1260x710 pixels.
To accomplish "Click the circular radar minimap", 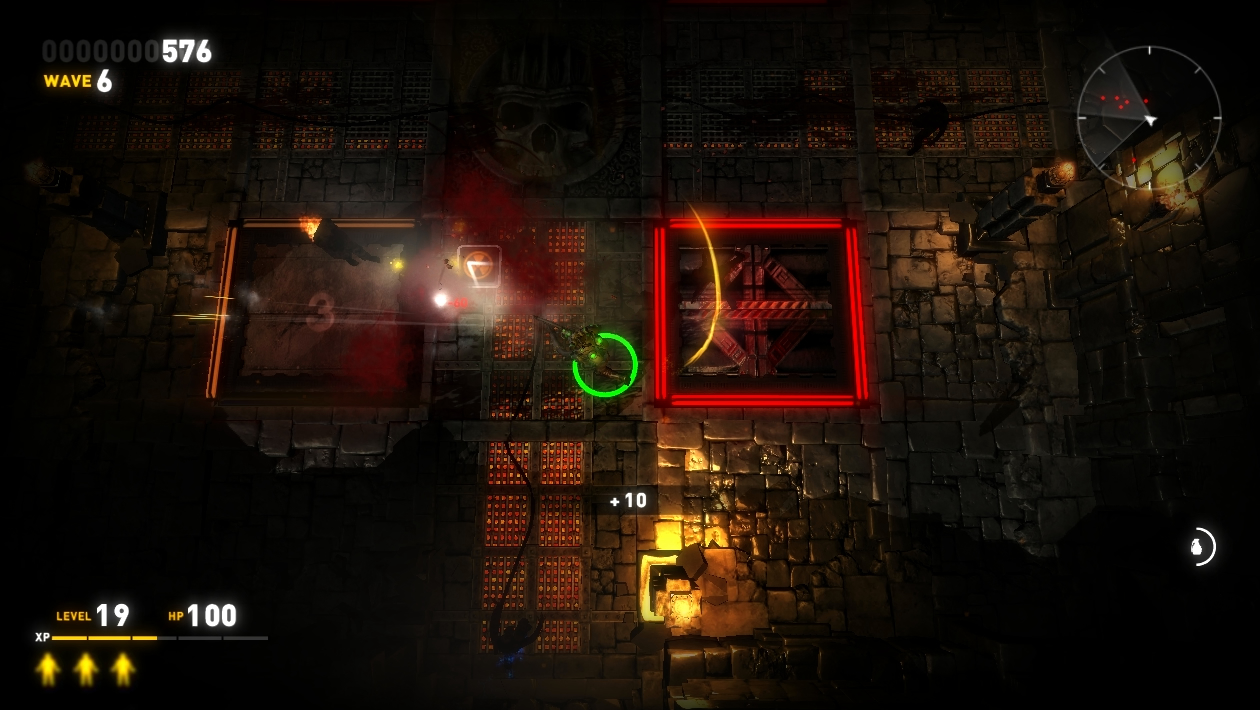I will (x=1148, y=118).
